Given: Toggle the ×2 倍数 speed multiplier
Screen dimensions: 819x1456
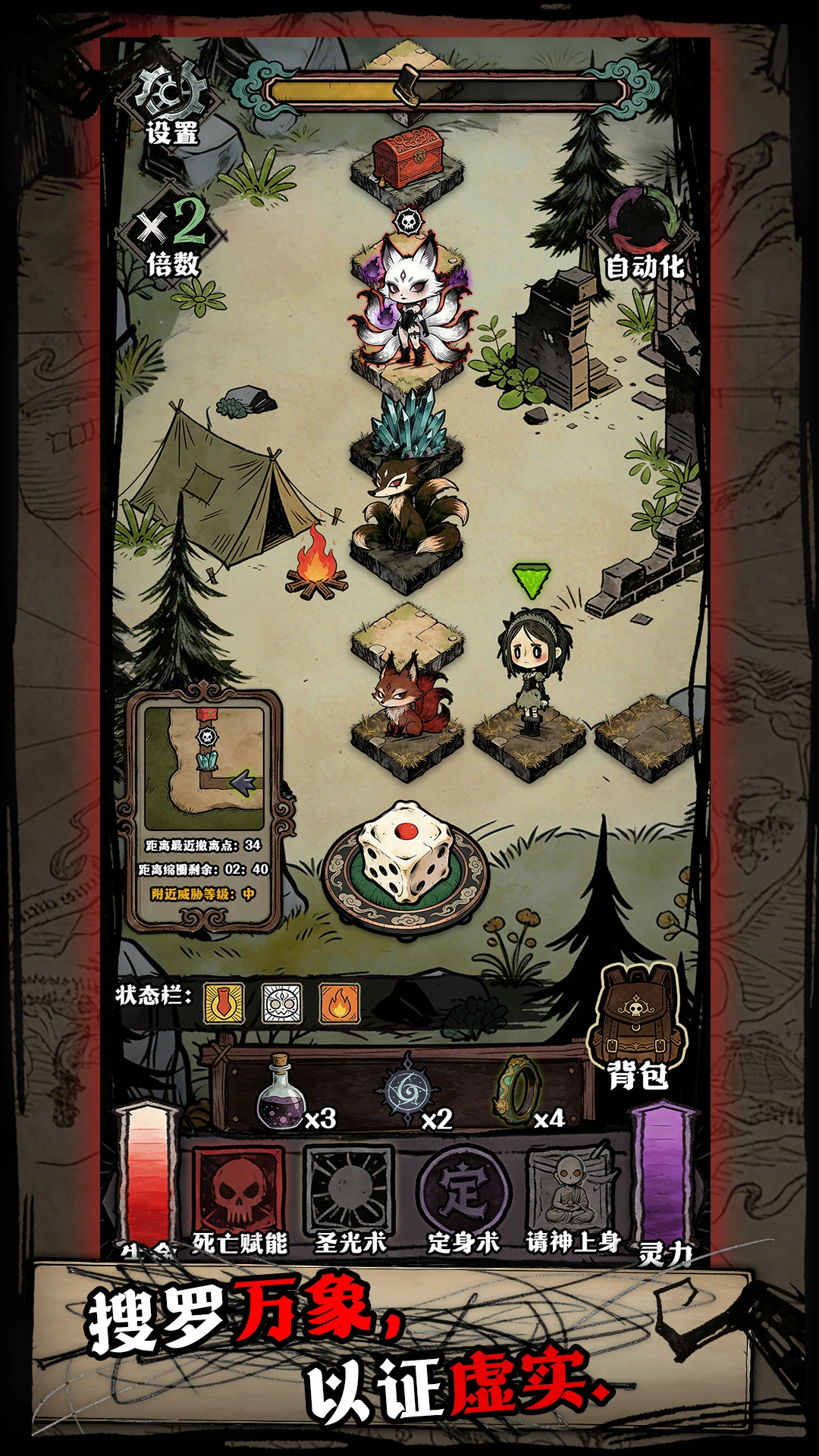Looking at the screenshot, I should pos(174,237).
